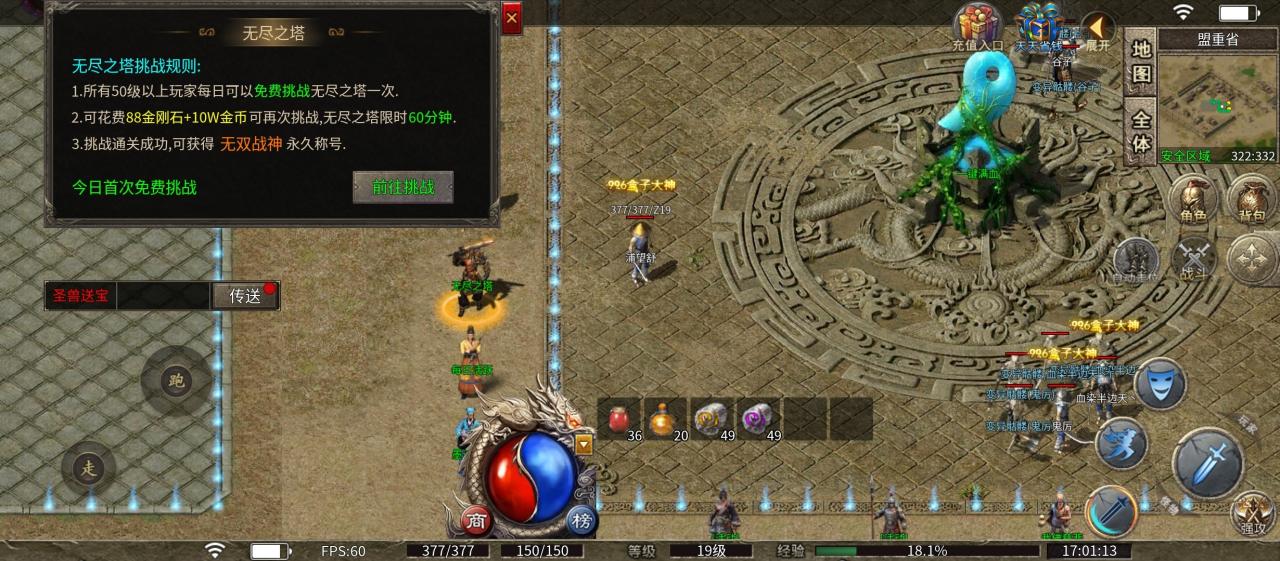Open the 背包 backpack
The height and width of the screenshot is (561, 1280).
point(1251,199)
